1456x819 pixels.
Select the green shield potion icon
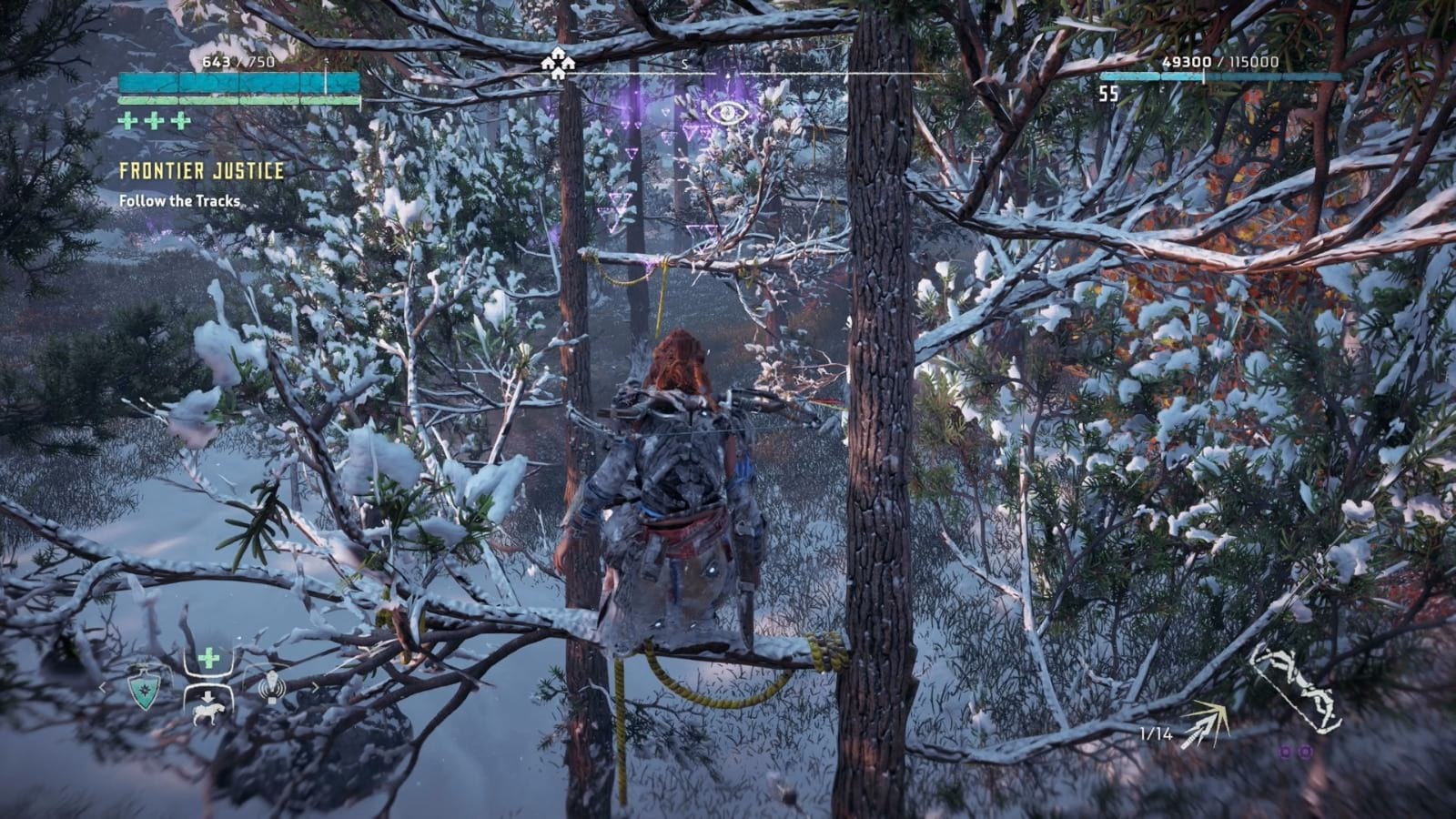coord(145,690)
